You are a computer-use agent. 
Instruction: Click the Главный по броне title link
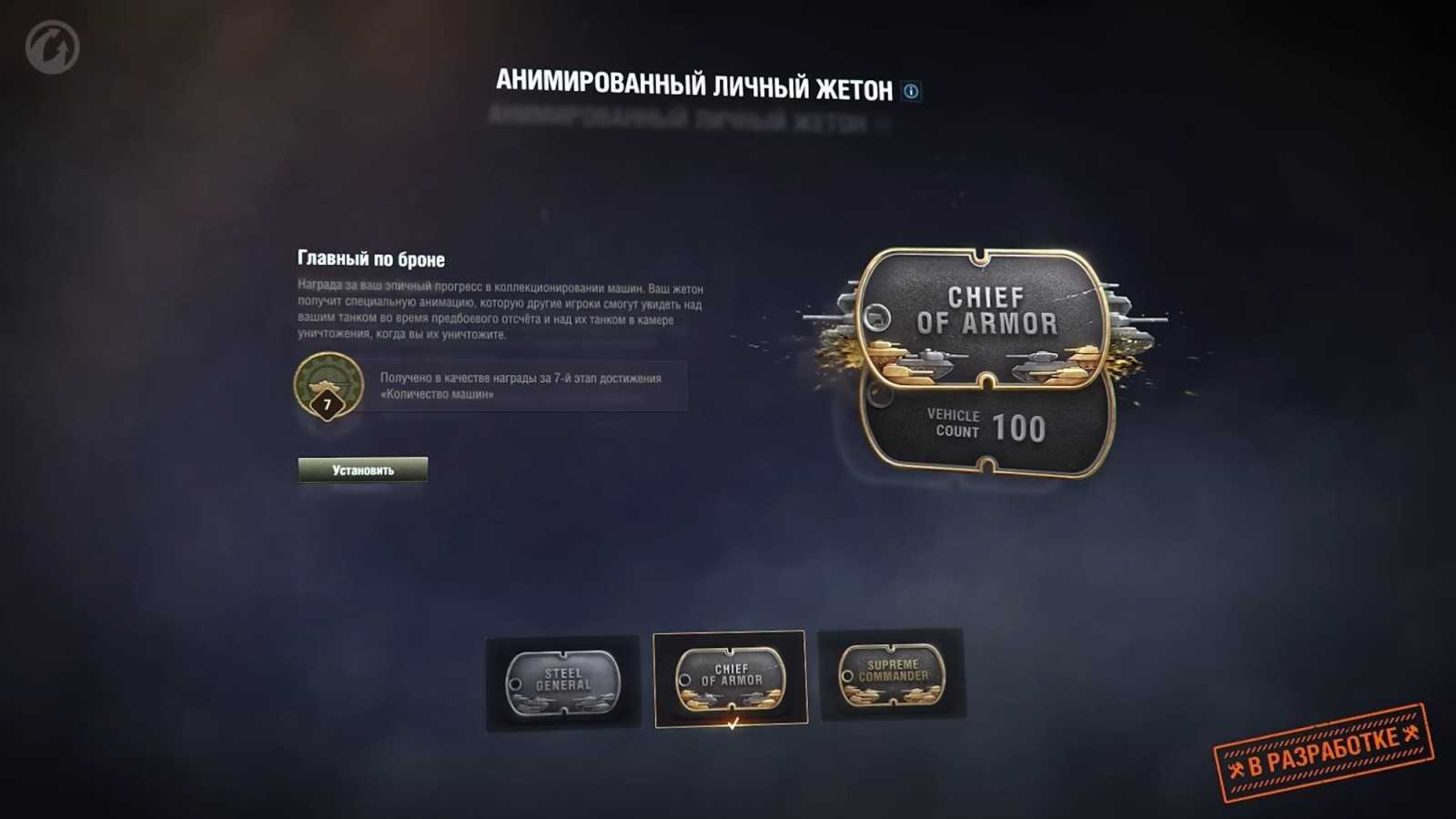[370, 258]
